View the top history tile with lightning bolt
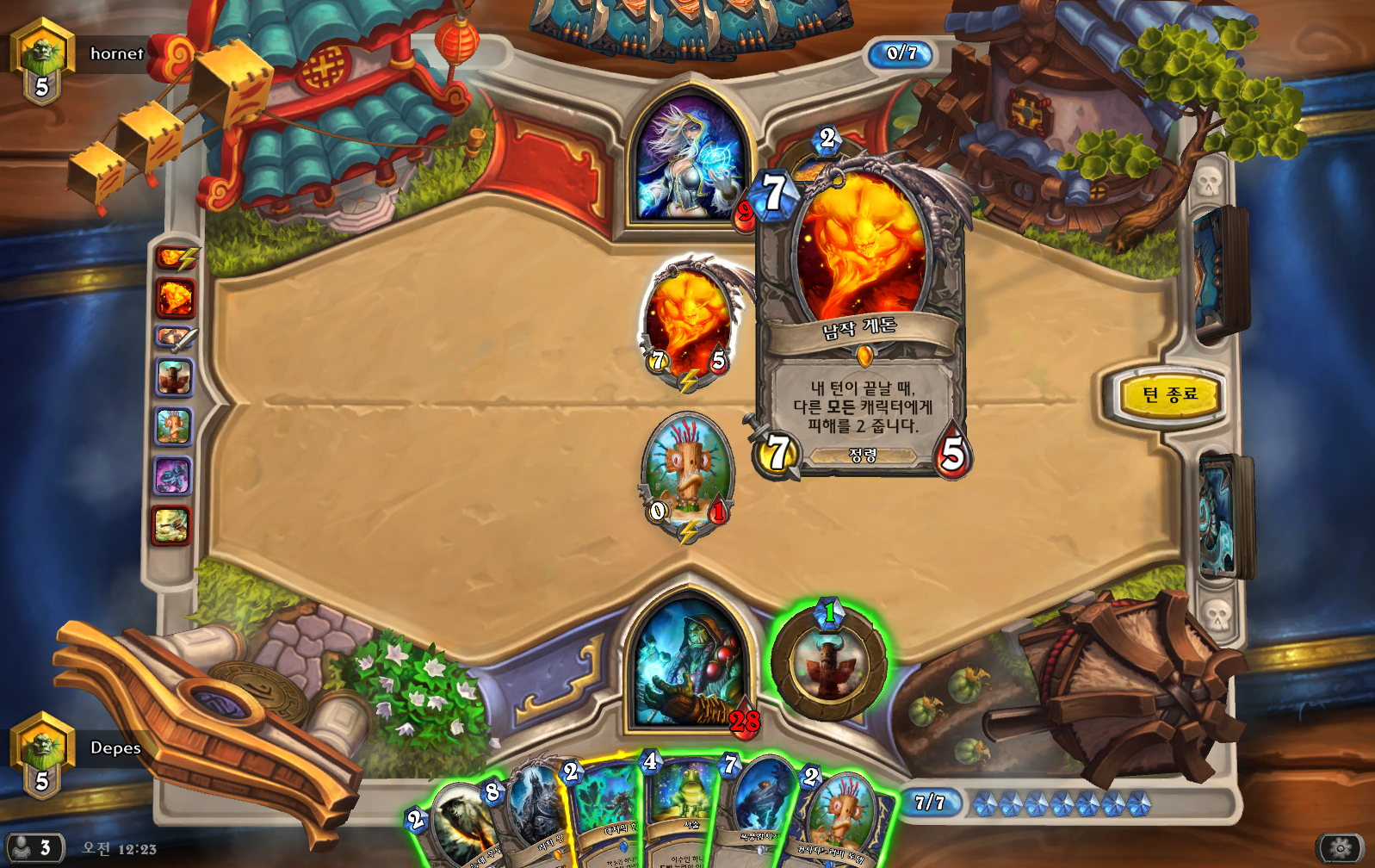The image size is (1375, 868). point(174,257)
